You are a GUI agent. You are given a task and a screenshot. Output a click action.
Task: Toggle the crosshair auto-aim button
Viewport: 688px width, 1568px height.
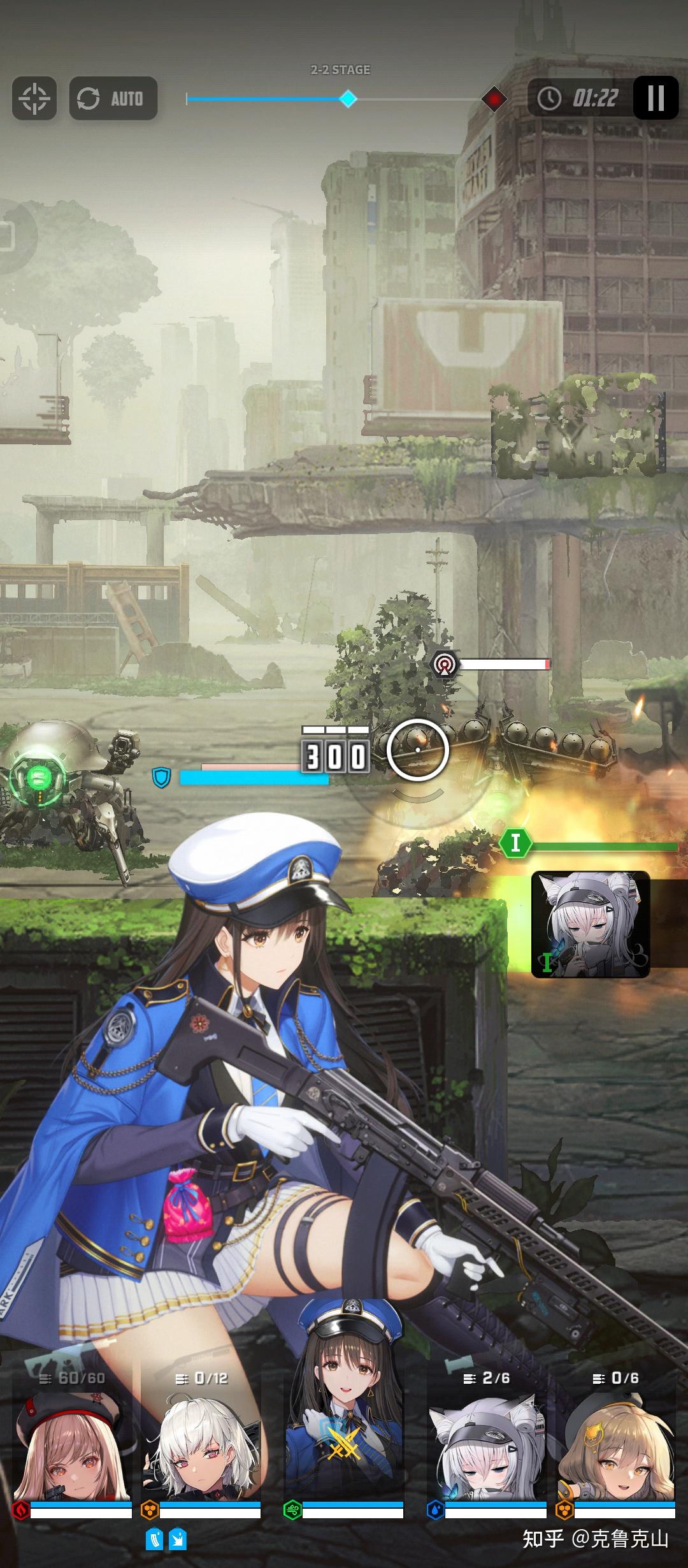tap(34, 98)
